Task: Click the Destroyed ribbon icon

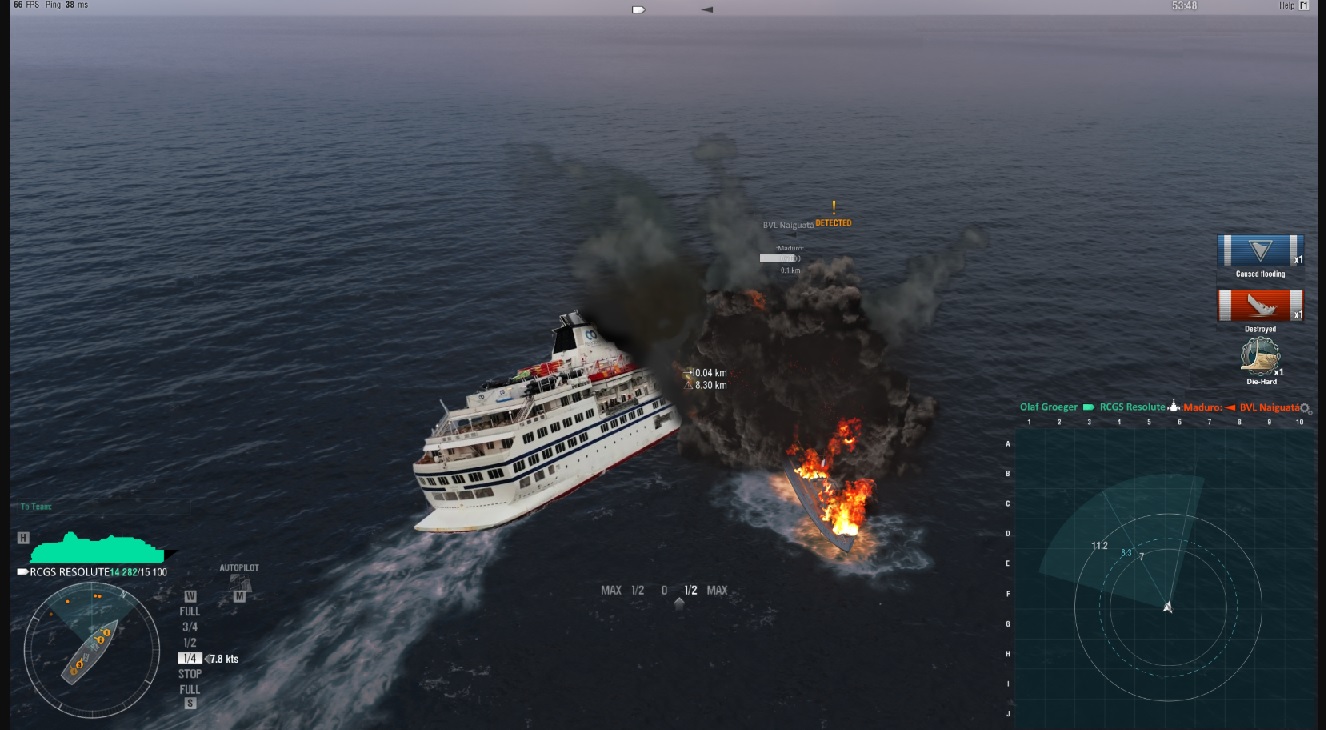Action: tap(1259, 305)
